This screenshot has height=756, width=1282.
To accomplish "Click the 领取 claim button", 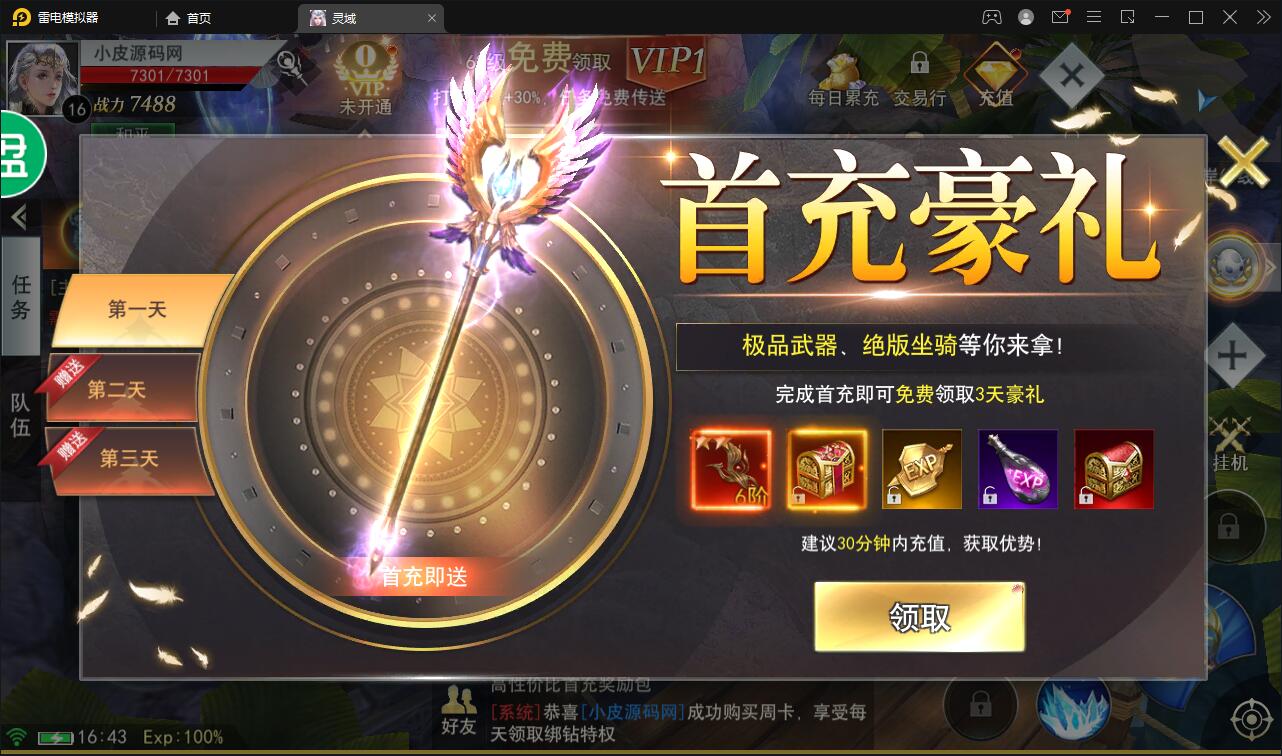I will click(x=920, y=616).
